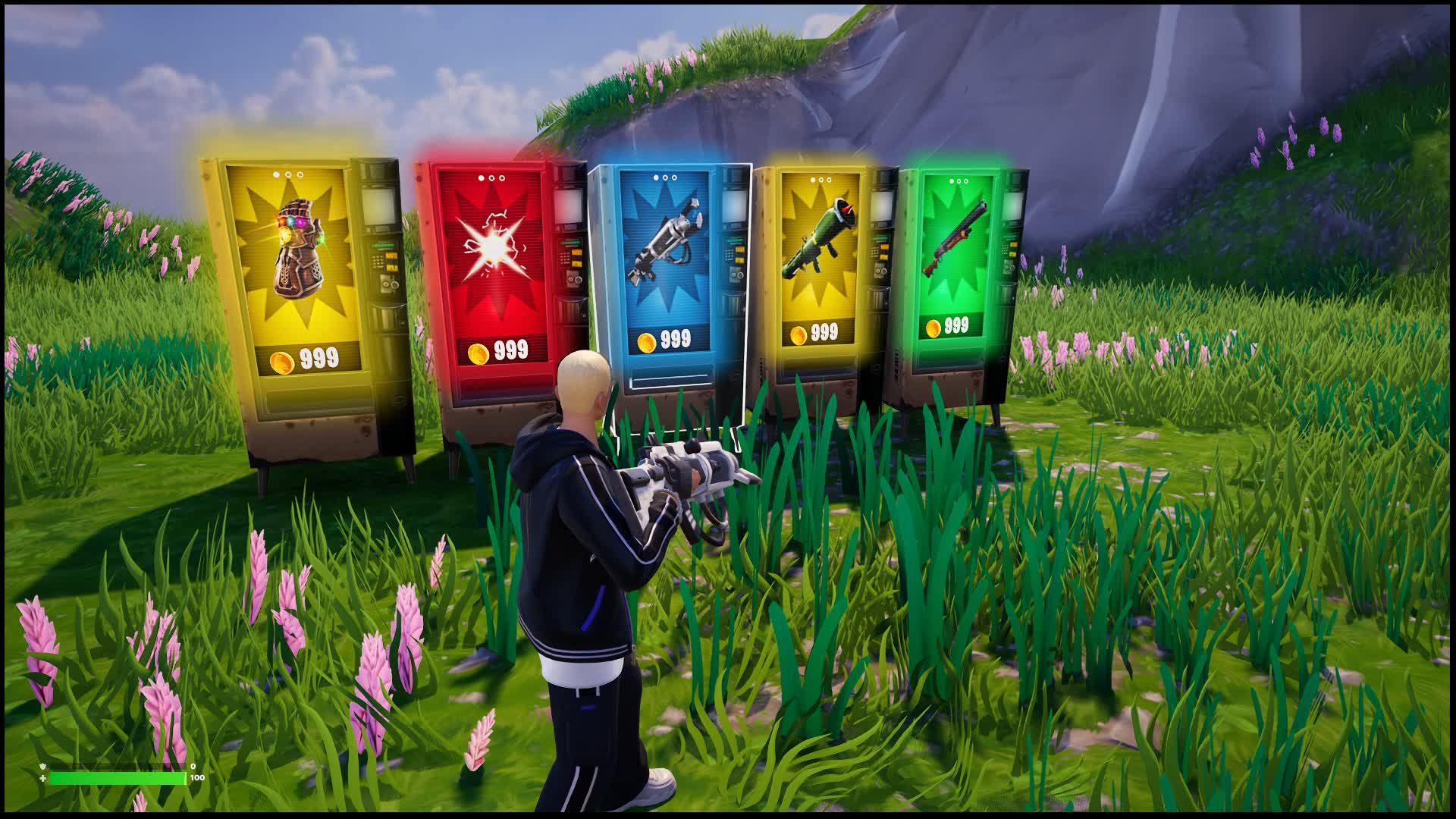Activate the first dot above the shotgun display

tap(951, 181)
